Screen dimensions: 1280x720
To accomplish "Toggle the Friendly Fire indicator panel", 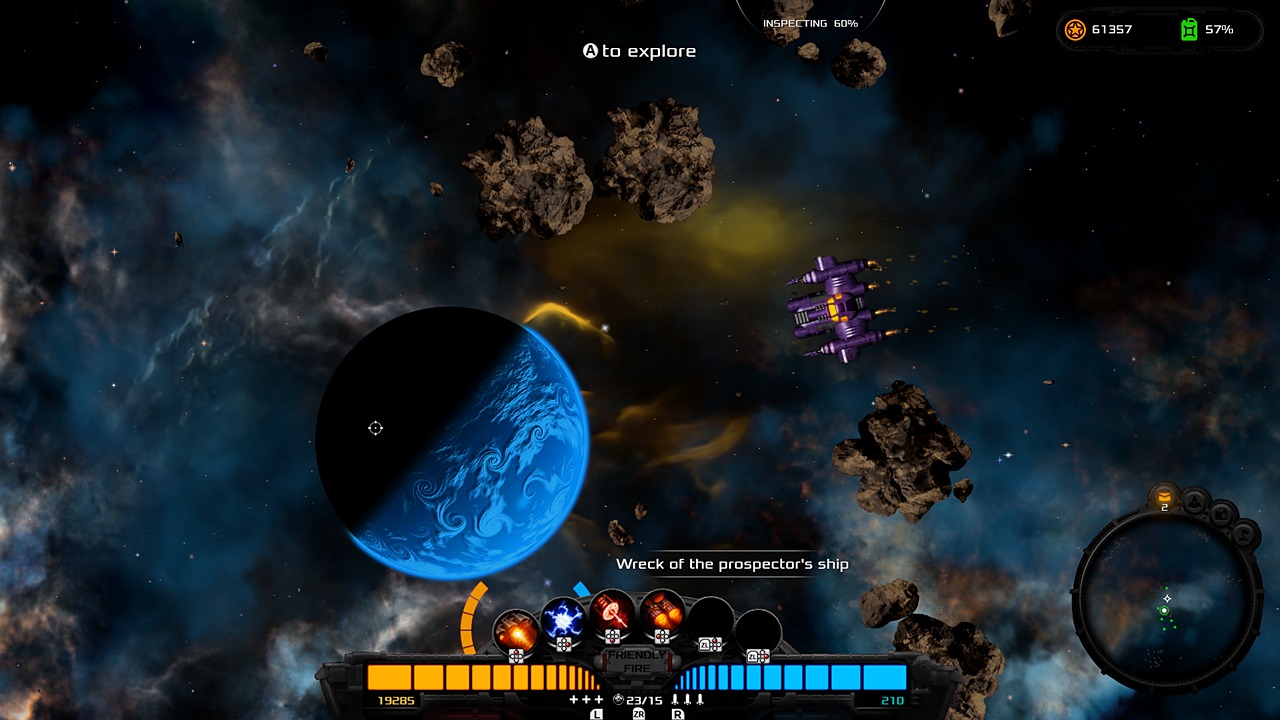I will click(636, 661).
